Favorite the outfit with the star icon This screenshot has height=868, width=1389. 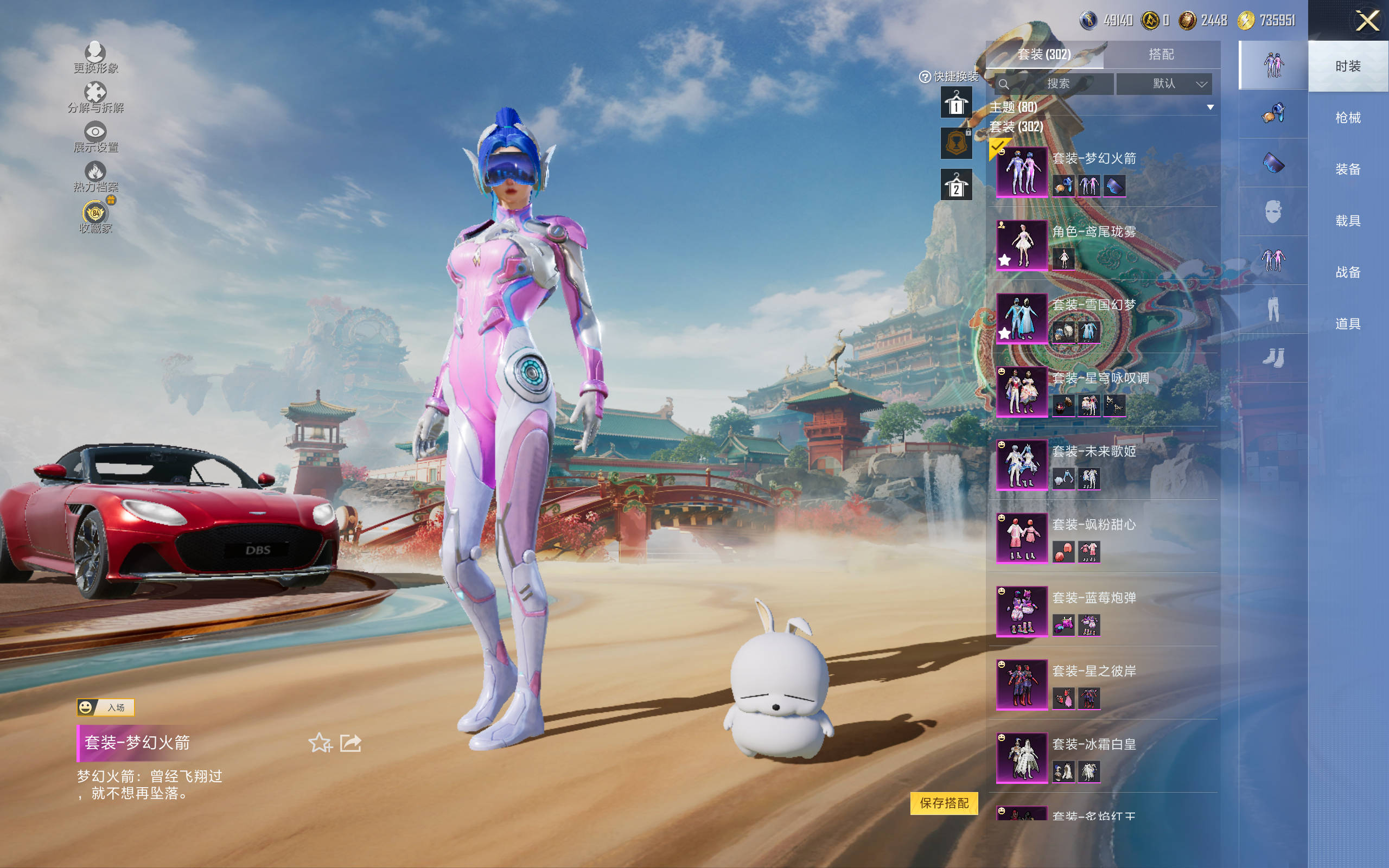click(x=320, y=743)
